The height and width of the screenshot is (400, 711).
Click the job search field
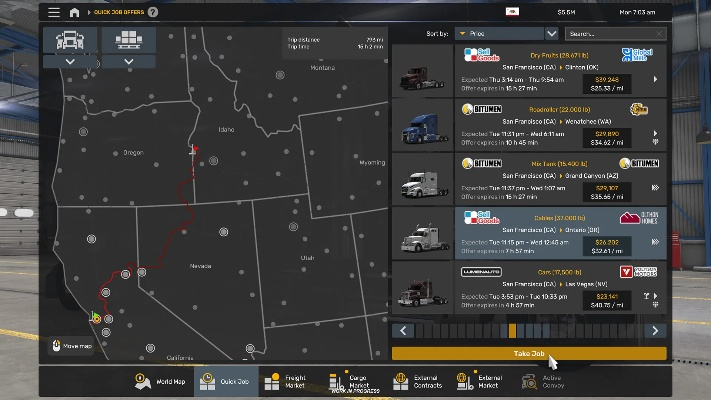click(x=602, y=33)
